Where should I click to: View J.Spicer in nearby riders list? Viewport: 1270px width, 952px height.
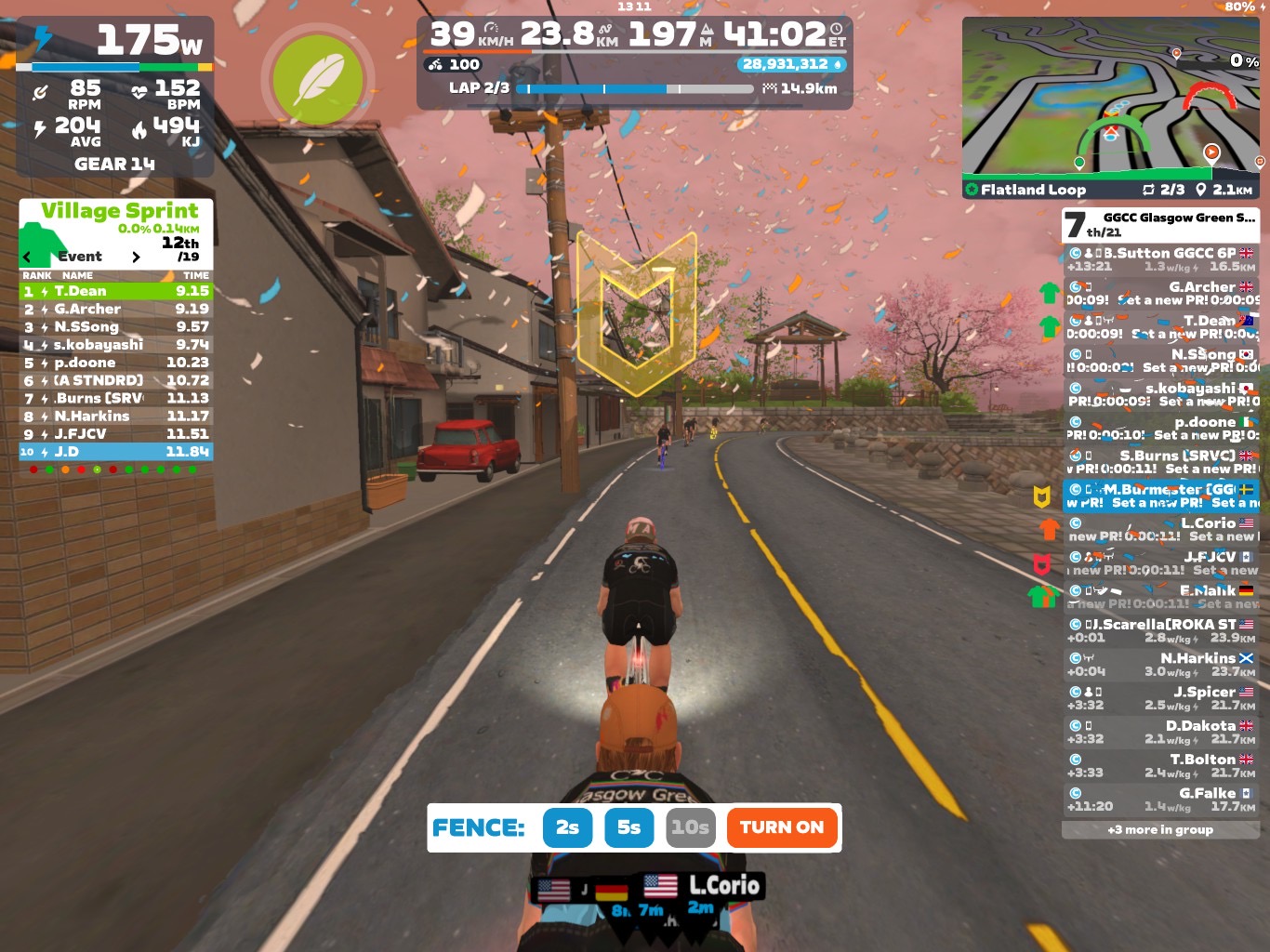tap(1160, 698)
